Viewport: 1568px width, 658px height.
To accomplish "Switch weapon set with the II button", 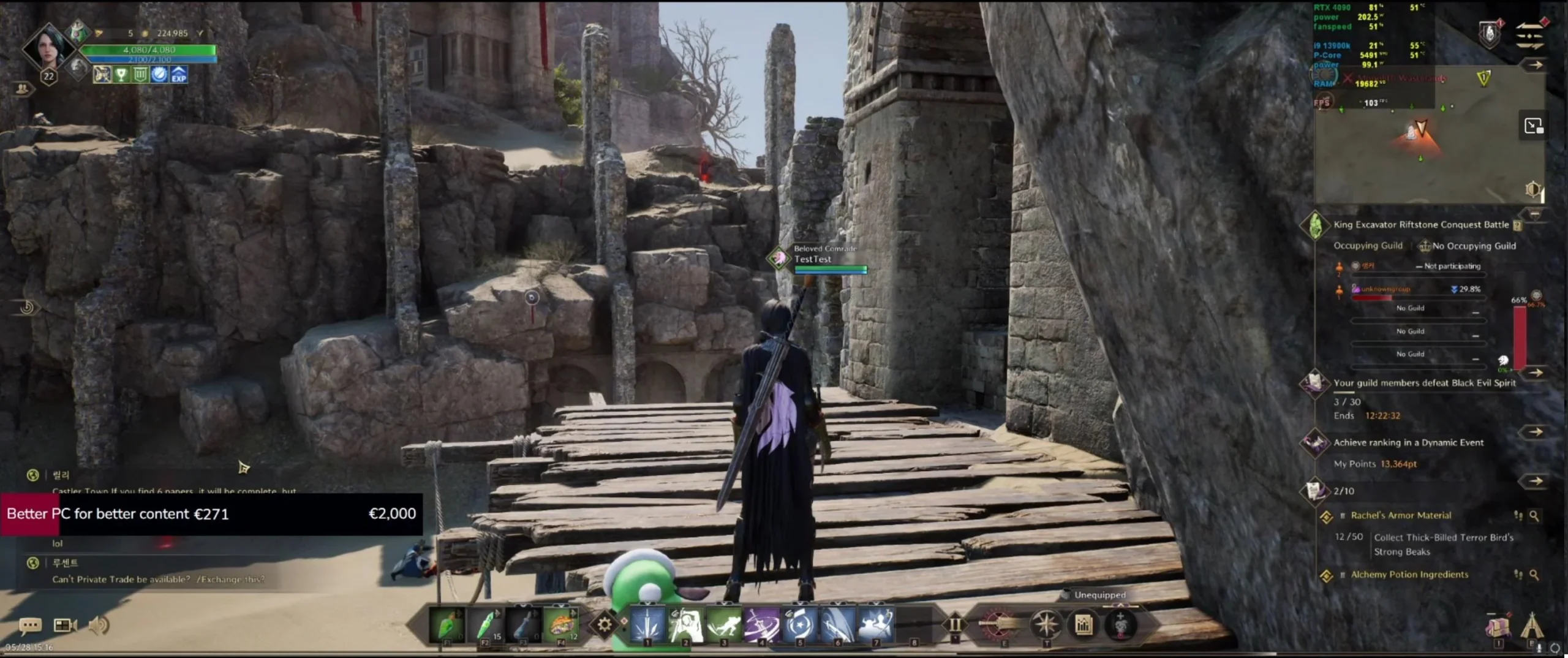I will [955, 625].
